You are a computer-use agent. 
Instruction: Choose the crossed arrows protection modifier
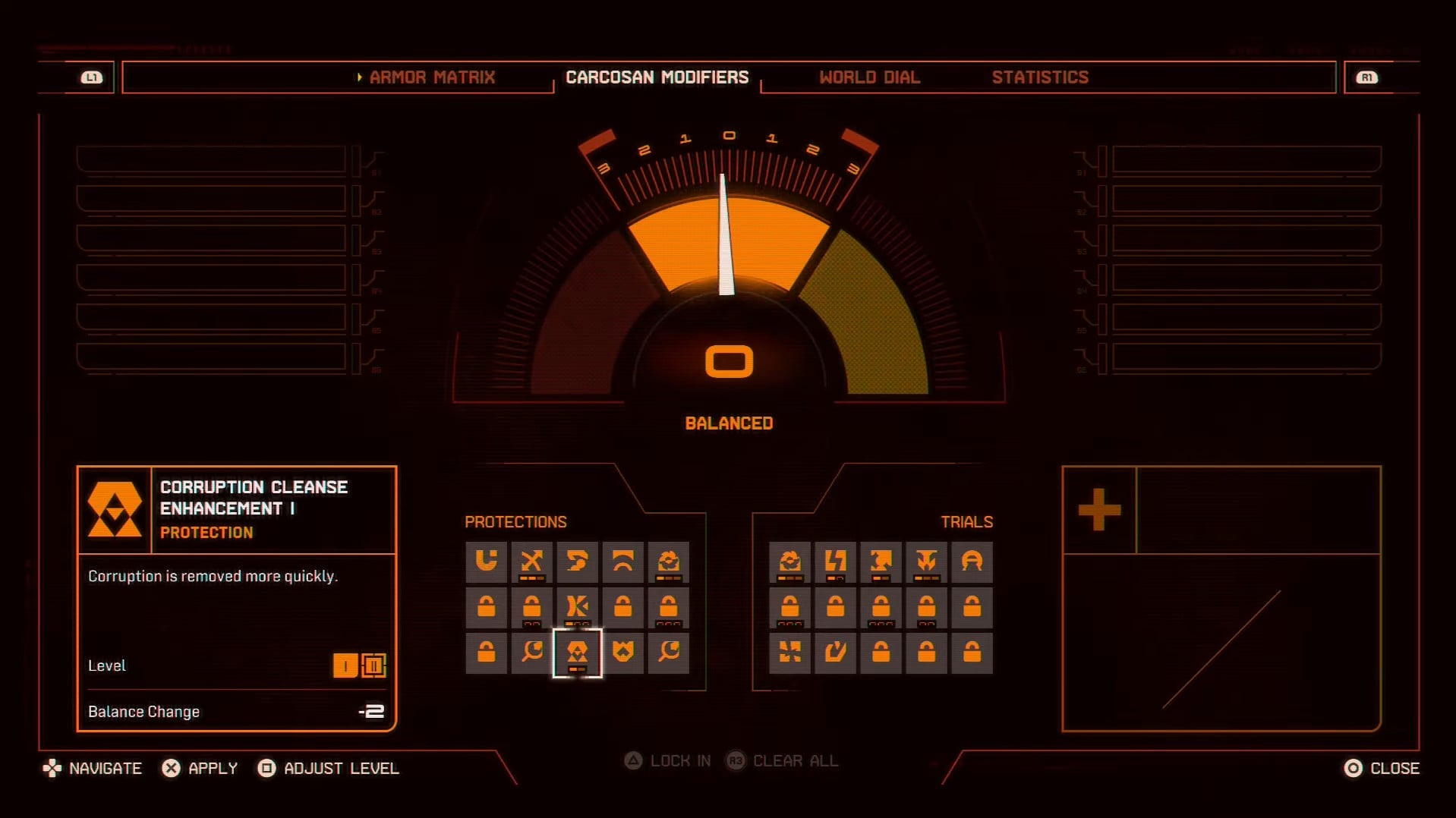[531, 562]
